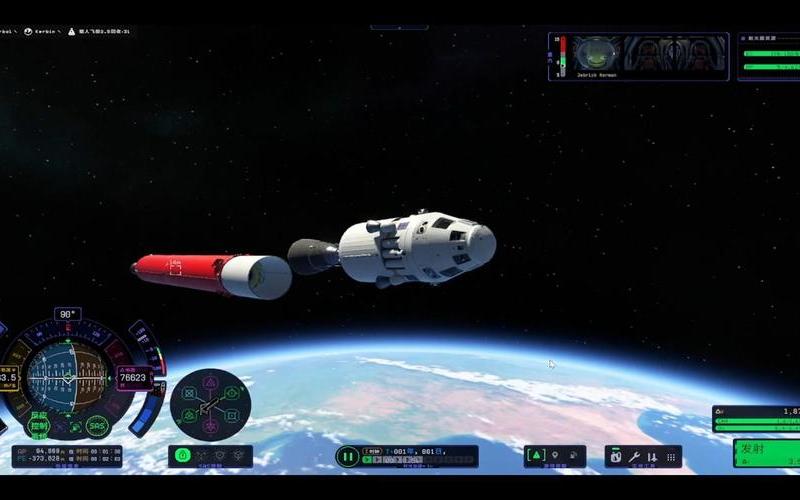Click the orbital AP/PE readout panel
Viewport: 800px width, 500px height.
(67, 456)
